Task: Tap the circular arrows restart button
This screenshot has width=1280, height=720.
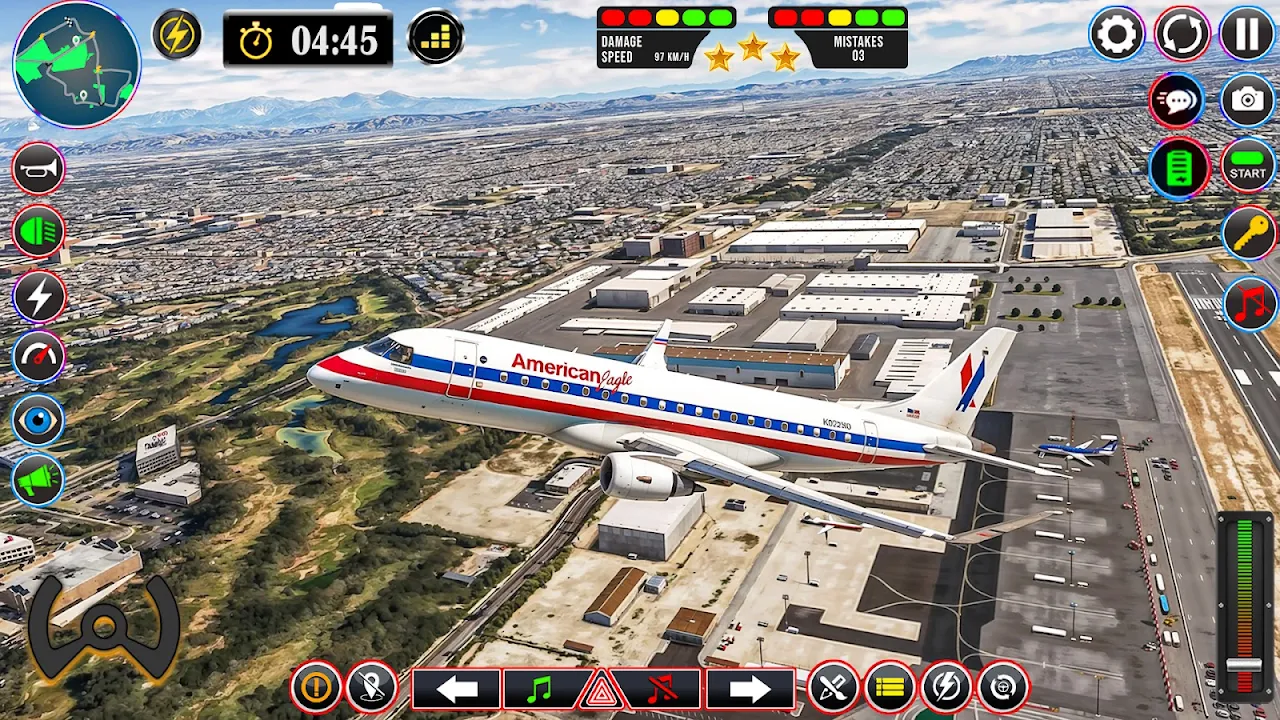Action: pyautogui.click(x=1182, y=35)
